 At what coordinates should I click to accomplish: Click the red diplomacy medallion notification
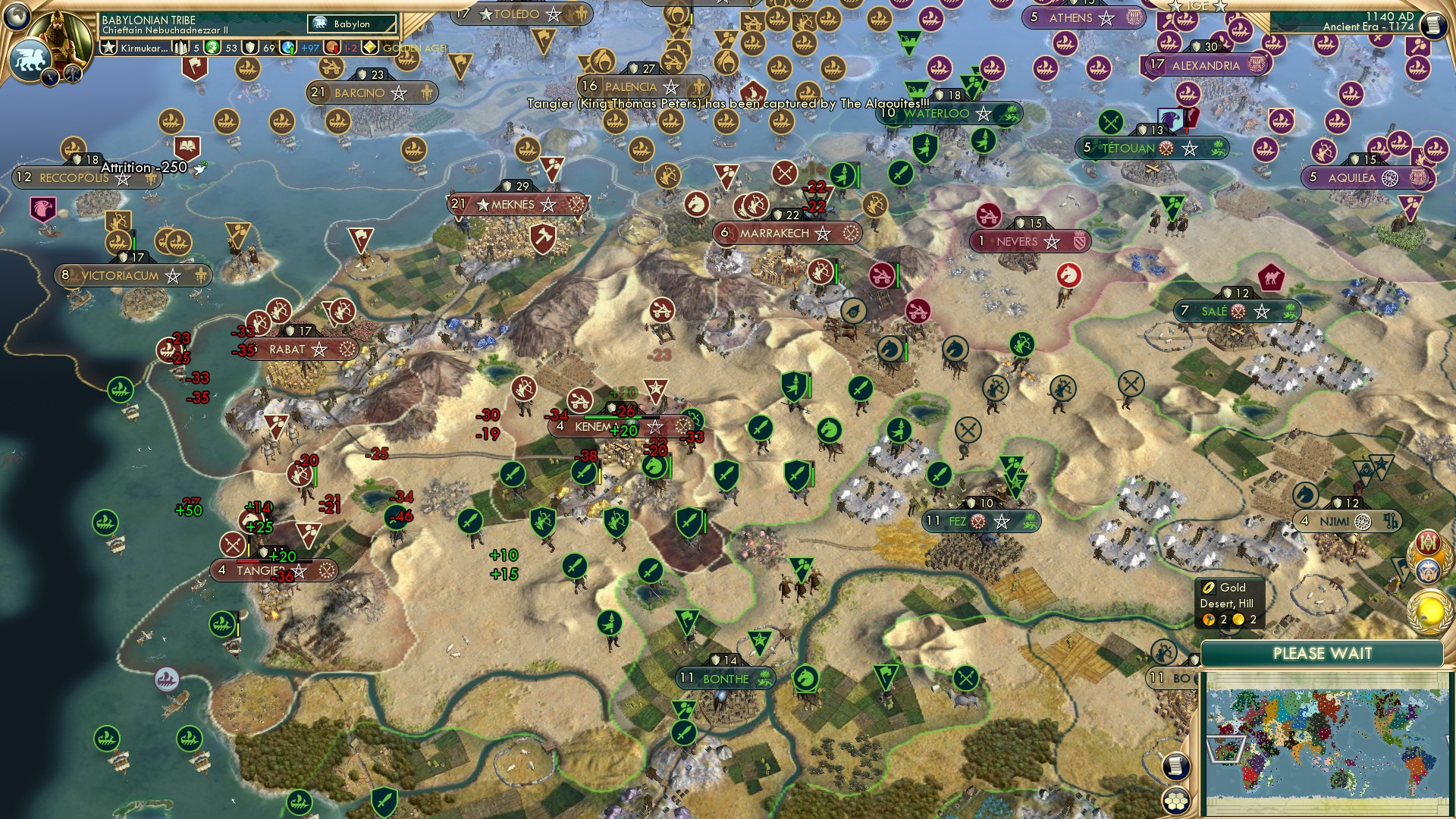tap(1427, 542)
